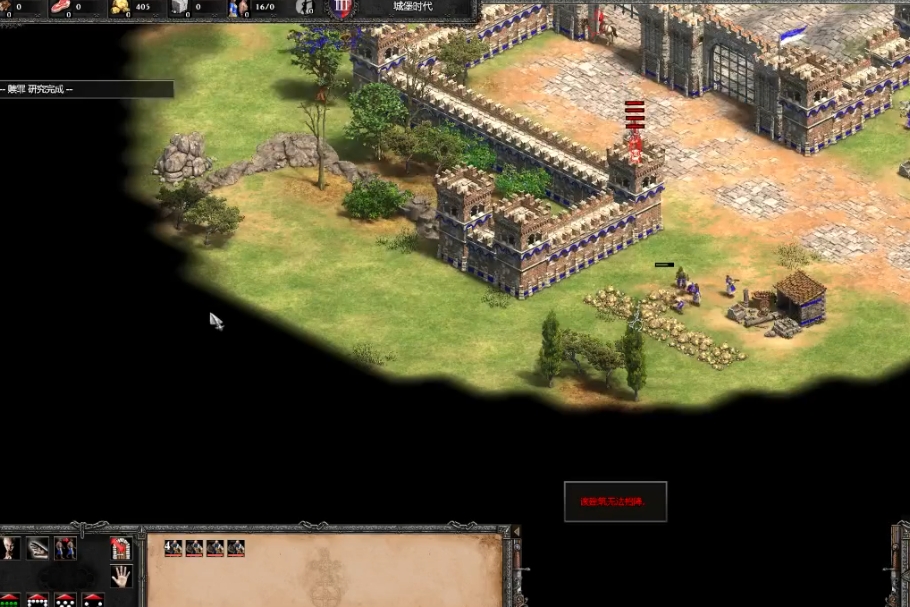Activate the feathered wing command icon

pos(38,547)
